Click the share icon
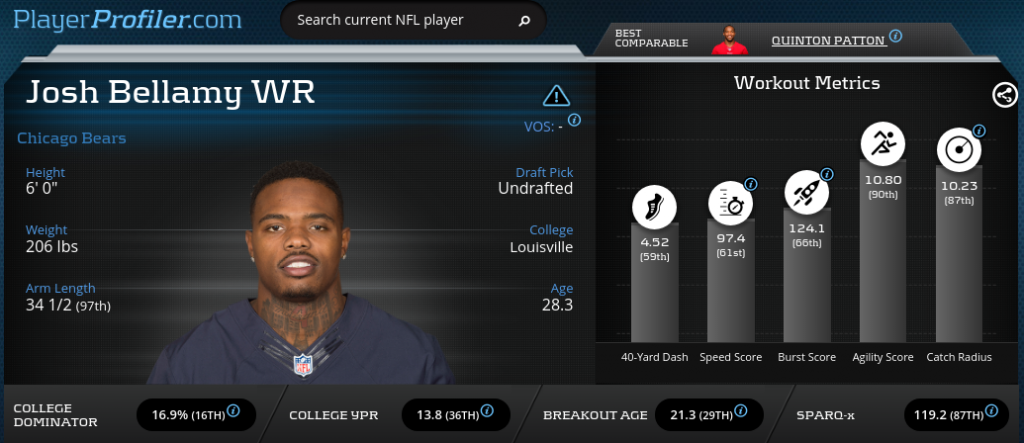The height and width of the screenshot is (443, 1024). [x=1004, y=95]
